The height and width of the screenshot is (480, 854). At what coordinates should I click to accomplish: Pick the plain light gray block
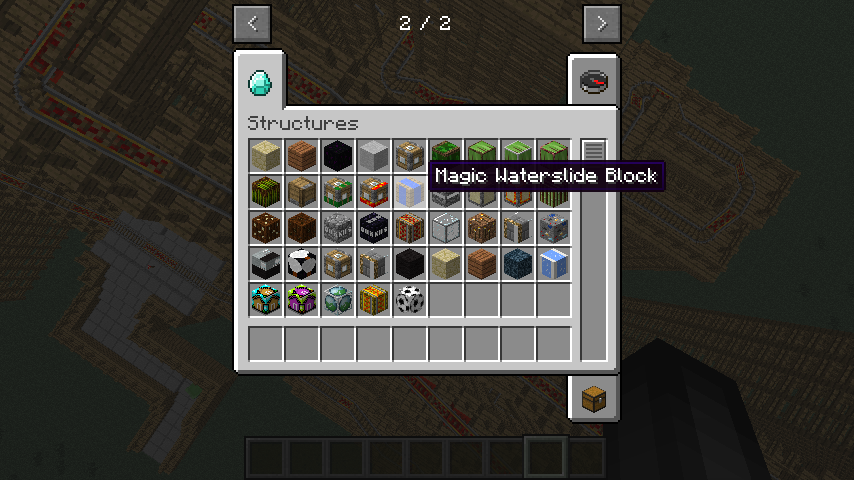coord(375,156)
